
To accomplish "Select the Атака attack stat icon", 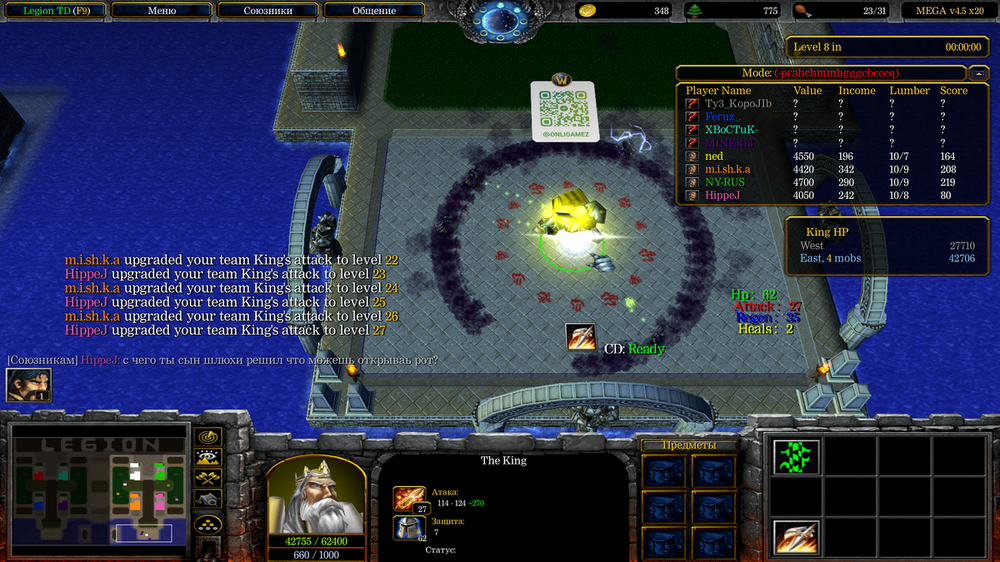I will pyautogui.click(x=410, y=497).
